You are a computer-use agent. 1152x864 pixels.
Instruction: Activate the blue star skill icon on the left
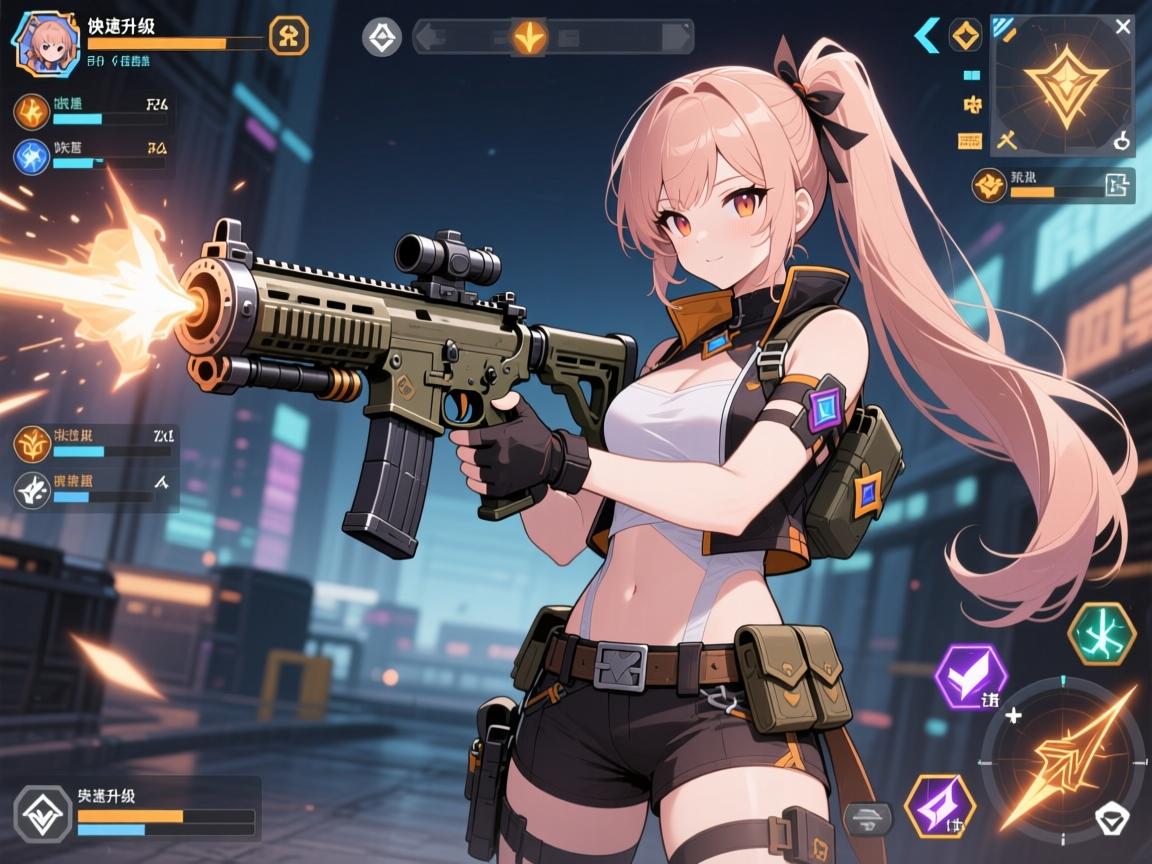[x=31, y=157]
